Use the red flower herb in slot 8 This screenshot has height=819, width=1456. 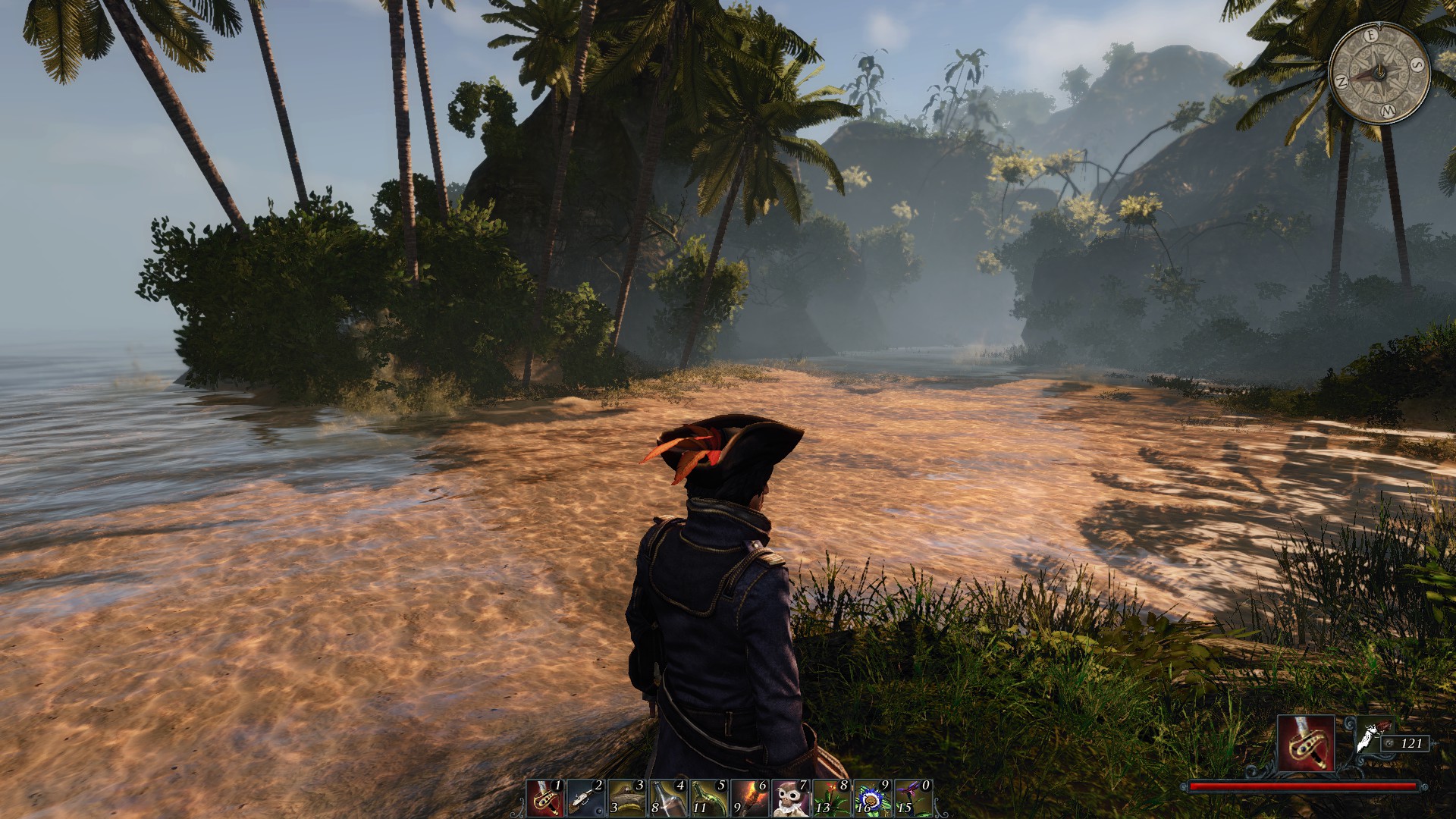pyautogui.click(x=831, y=799)
